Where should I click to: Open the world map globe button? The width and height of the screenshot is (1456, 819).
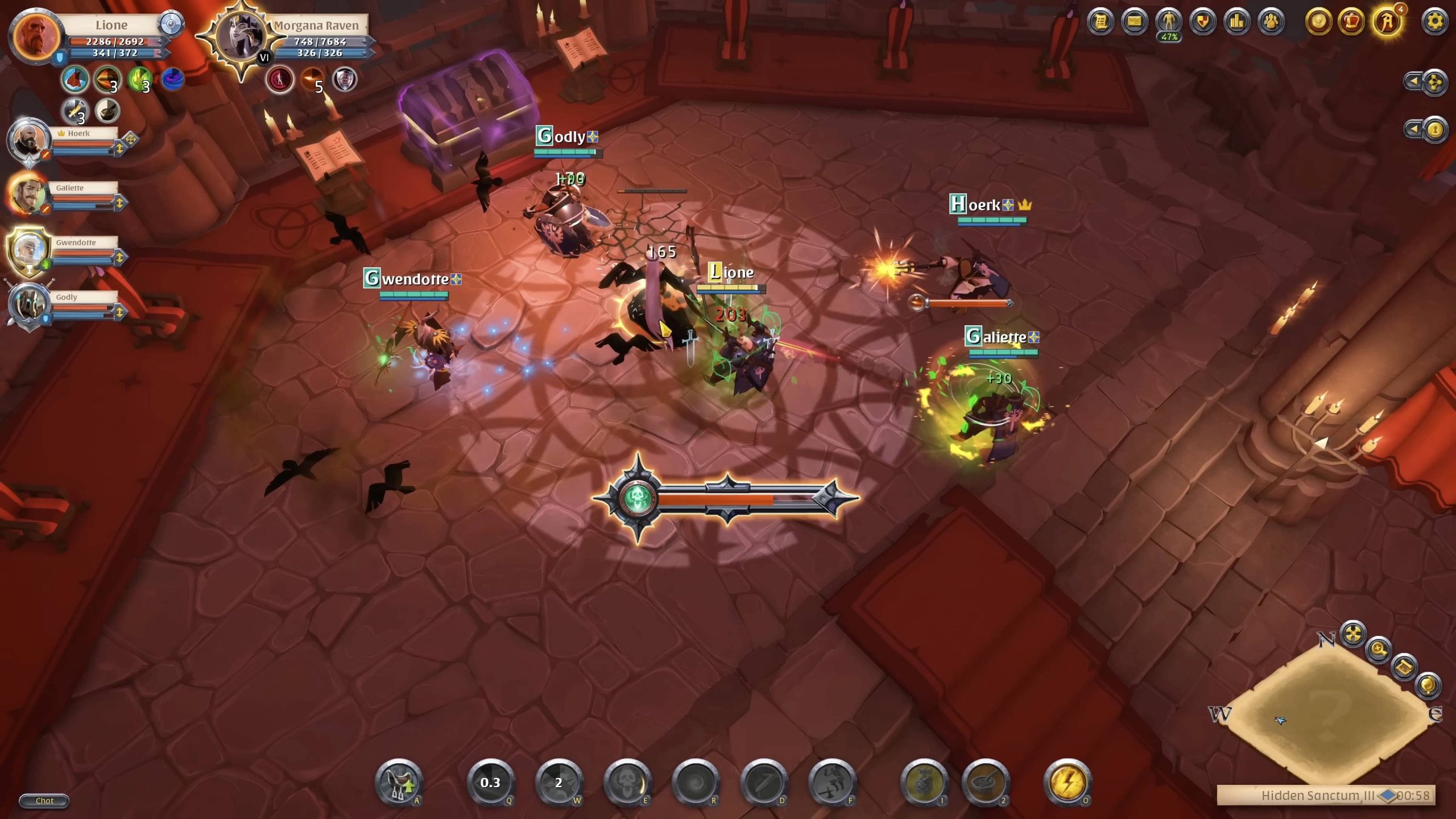coord(1428,685)
